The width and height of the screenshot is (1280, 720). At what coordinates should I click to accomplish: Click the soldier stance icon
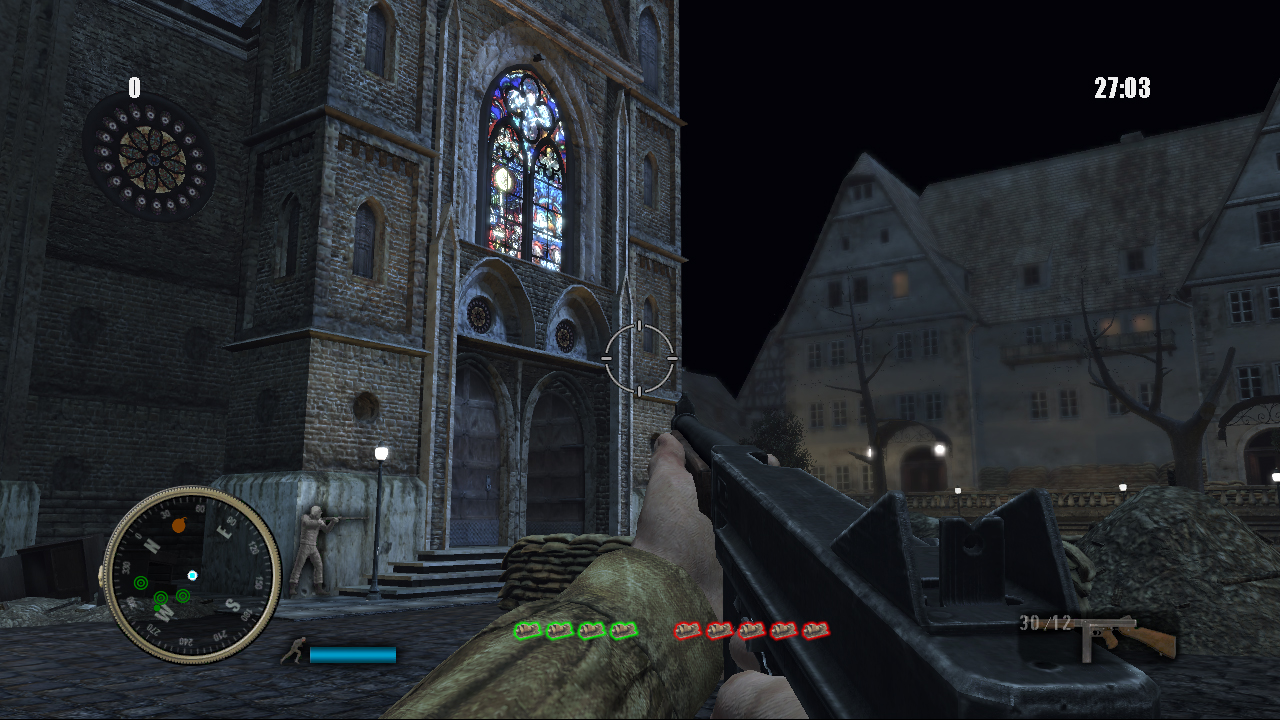pos(295,652)
